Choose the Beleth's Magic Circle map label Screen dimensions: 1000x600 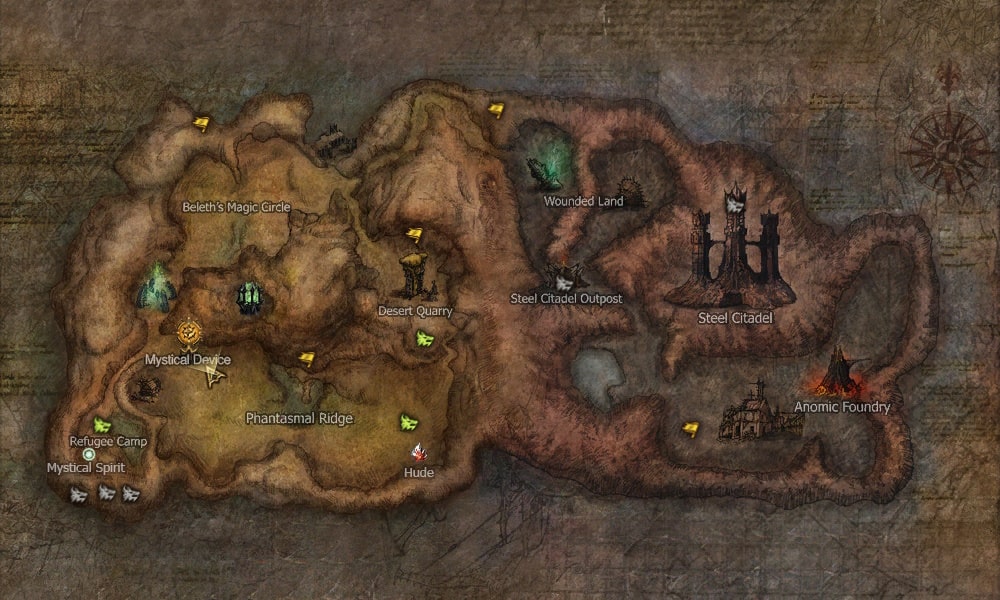point(236,207)
